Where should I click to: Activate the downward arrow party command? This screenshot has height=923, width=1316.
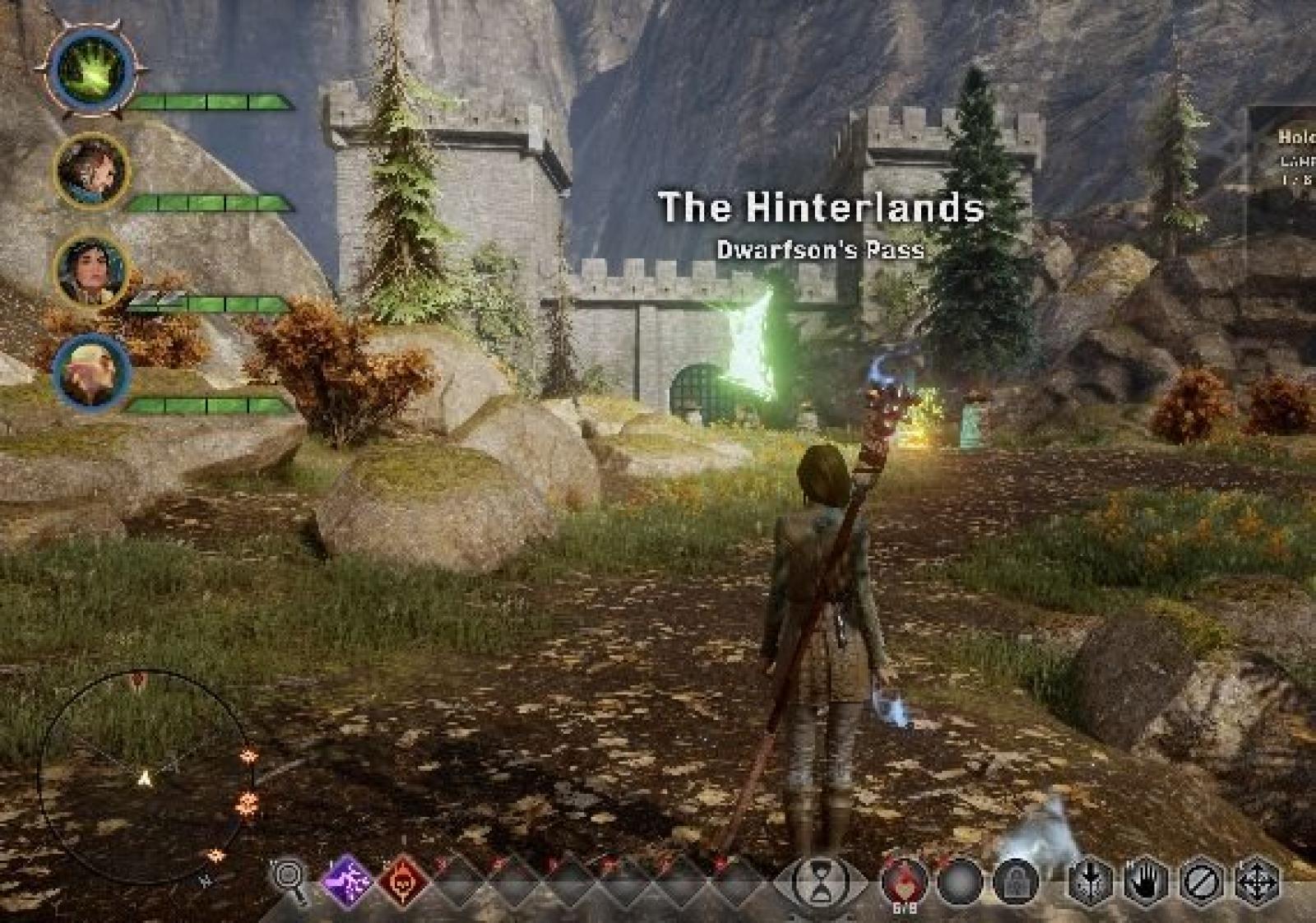1090,882
